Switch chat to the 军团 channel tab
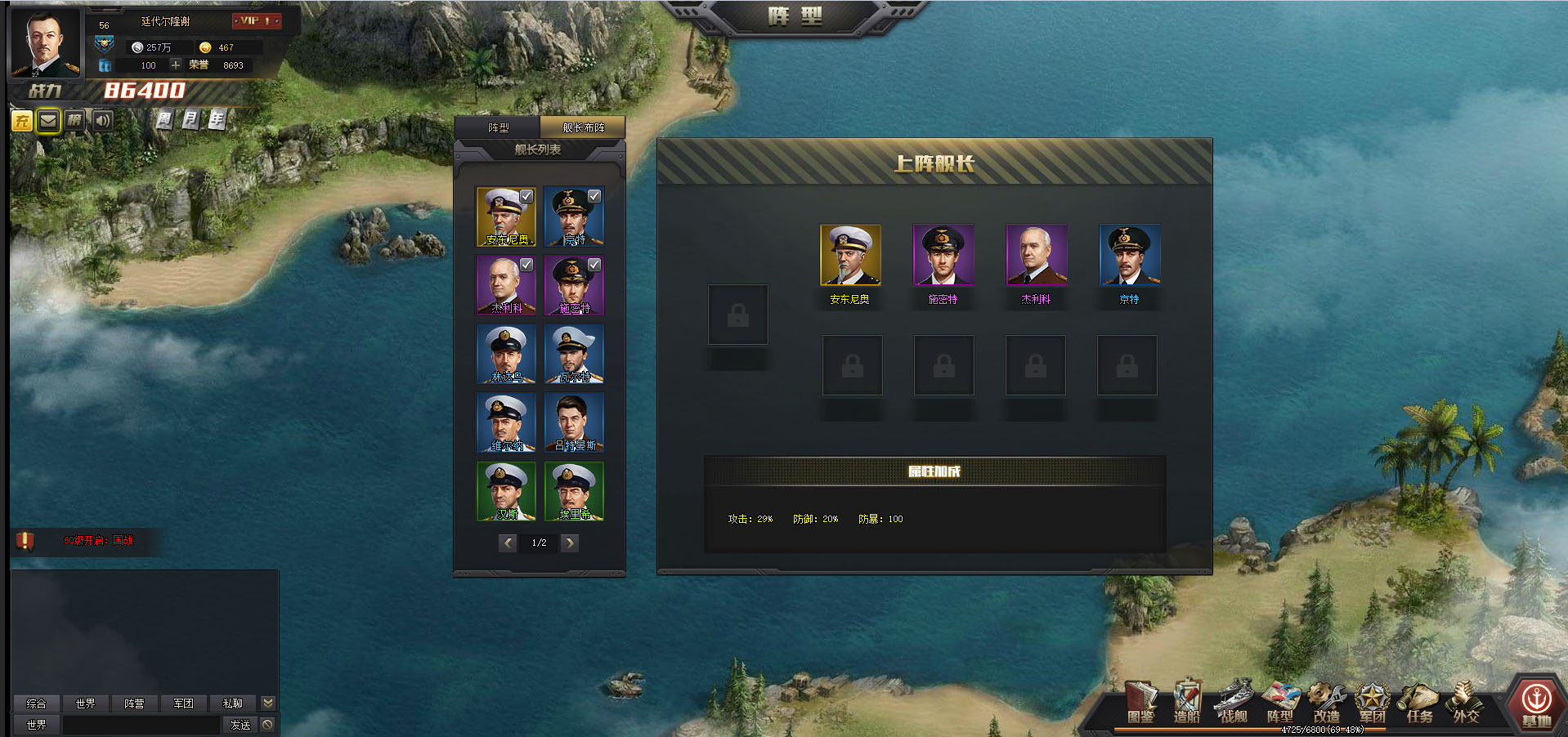The height and width of the screenshot is (737, 1568). pos(183,703)
